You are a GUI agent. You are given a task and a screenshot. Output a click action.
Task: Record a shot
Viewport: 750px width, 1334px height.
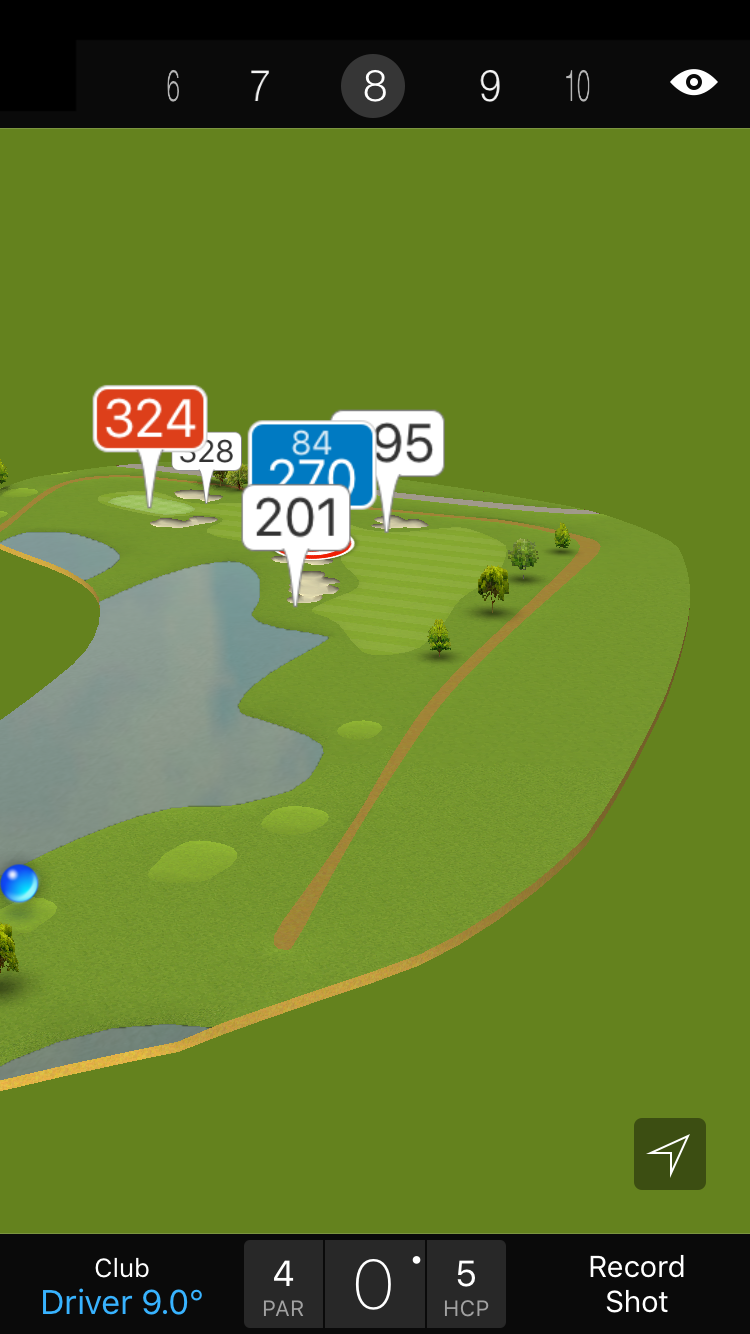[636, 1284]
